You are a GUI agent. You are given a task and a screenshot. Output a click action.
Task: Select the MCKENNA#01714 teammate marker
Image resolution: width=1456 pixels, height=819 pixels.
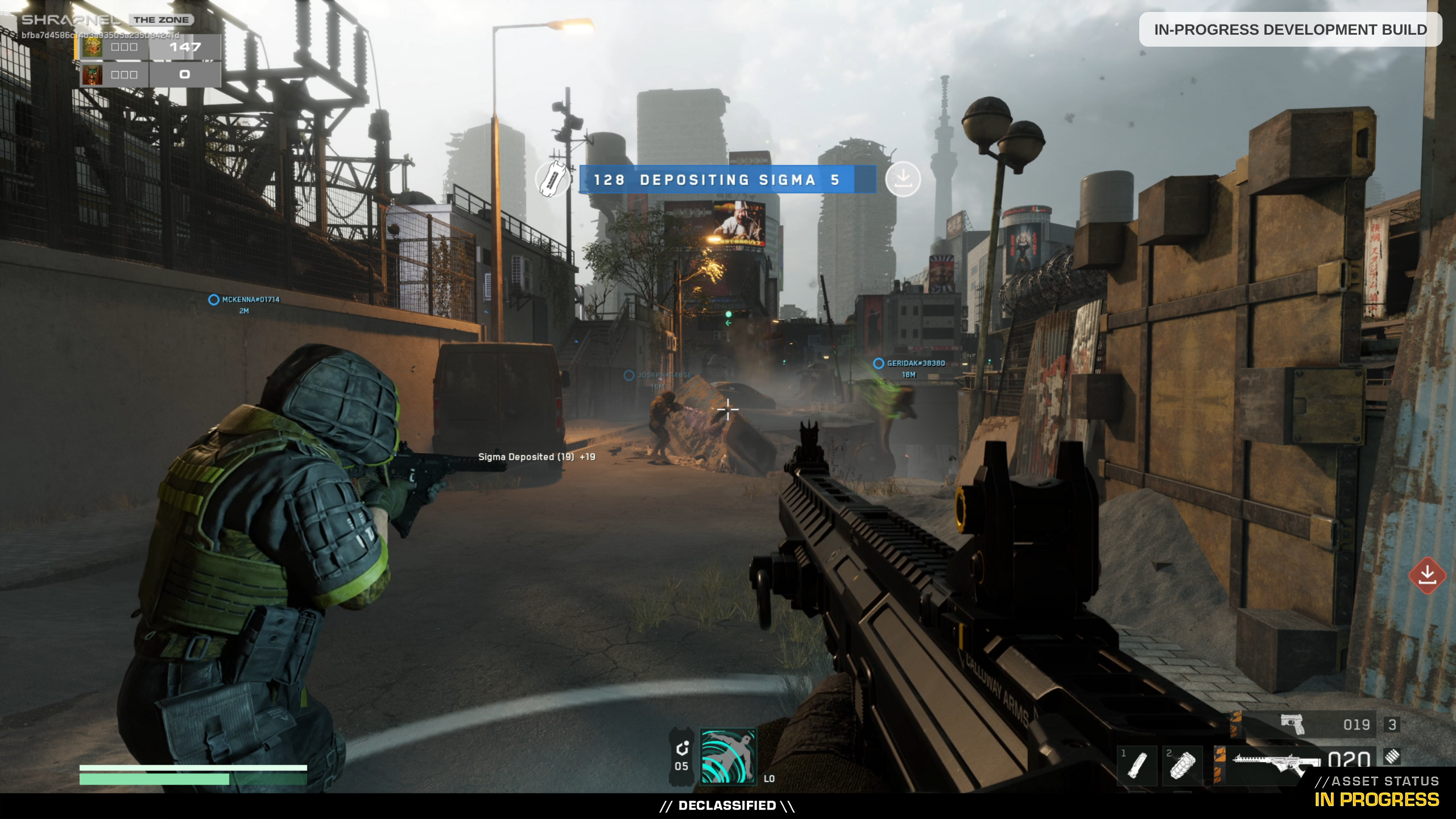[x=214, y=300]
